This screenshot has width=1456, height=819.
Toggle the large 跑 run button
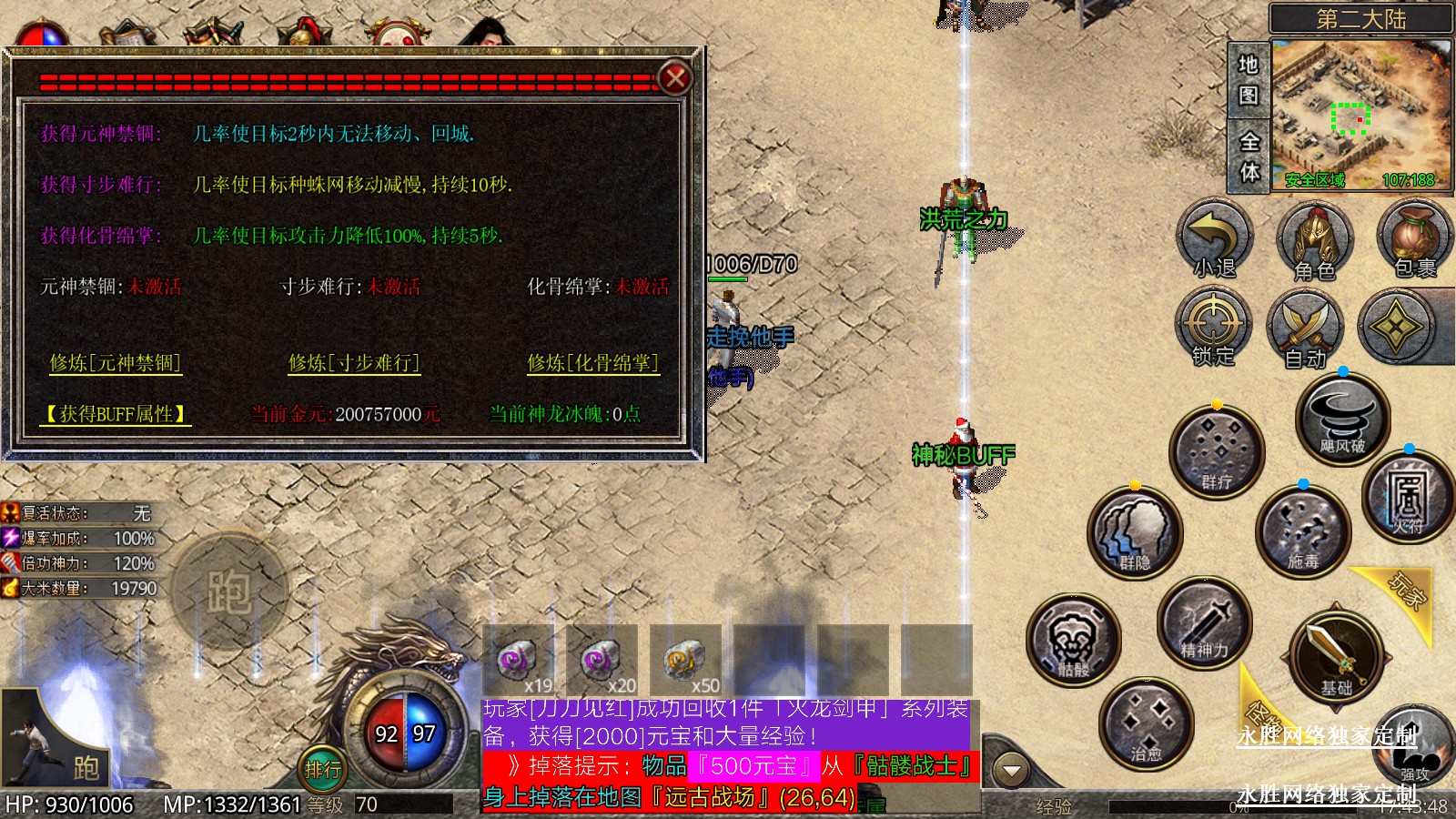228,591
